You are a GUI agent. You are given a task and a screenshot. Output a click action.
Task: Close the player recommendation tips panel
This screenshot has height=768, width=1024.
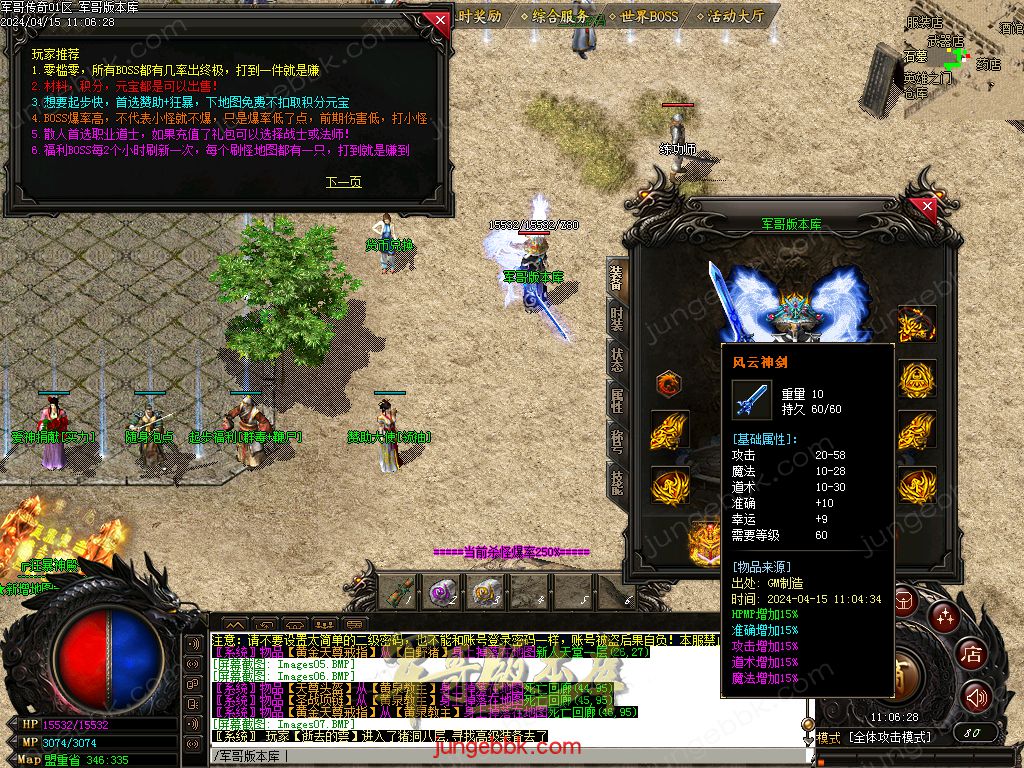tap(436, 21)
